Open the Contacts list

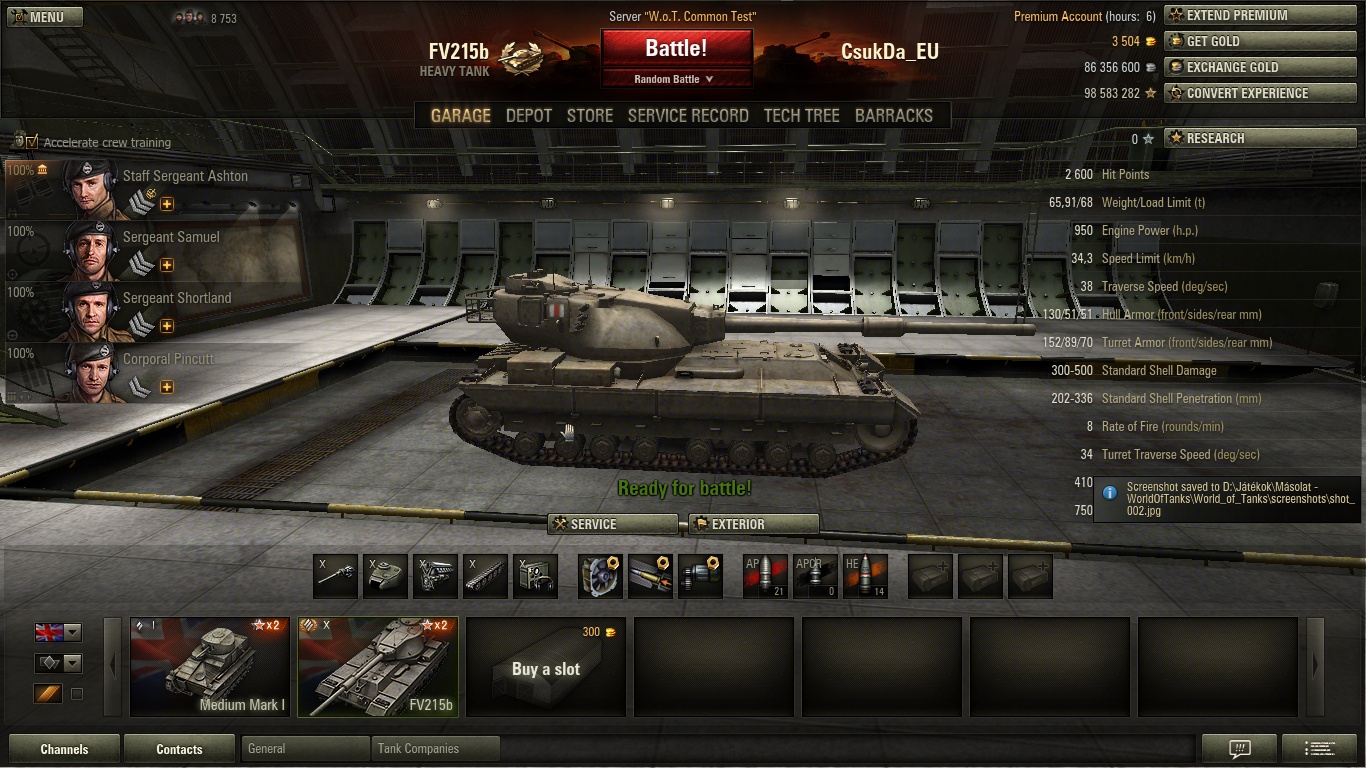(180, 749)
